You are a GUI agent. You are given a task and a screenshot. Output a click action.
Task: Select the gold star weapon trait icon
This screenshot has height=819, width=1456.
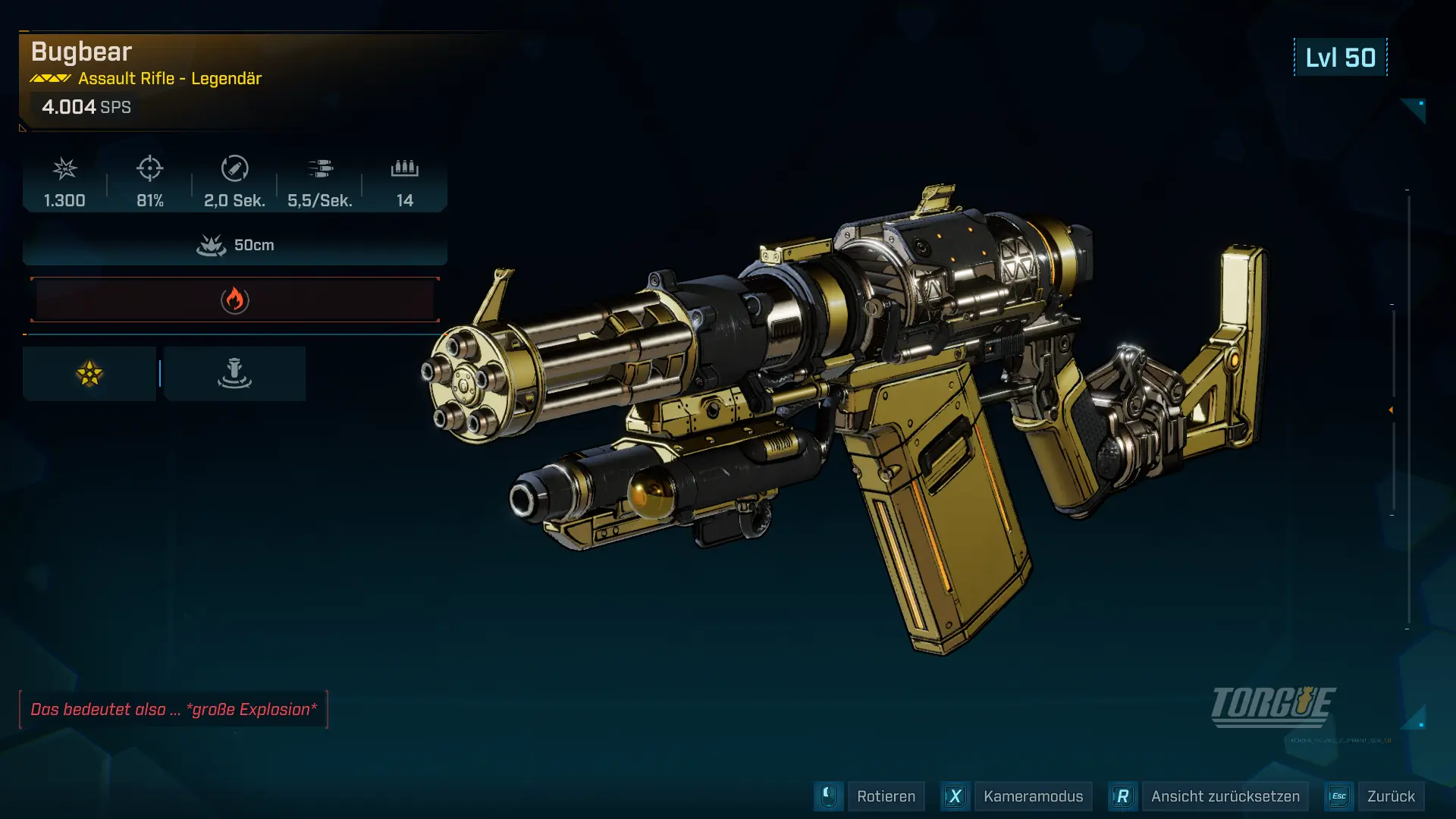click(89, 374)
